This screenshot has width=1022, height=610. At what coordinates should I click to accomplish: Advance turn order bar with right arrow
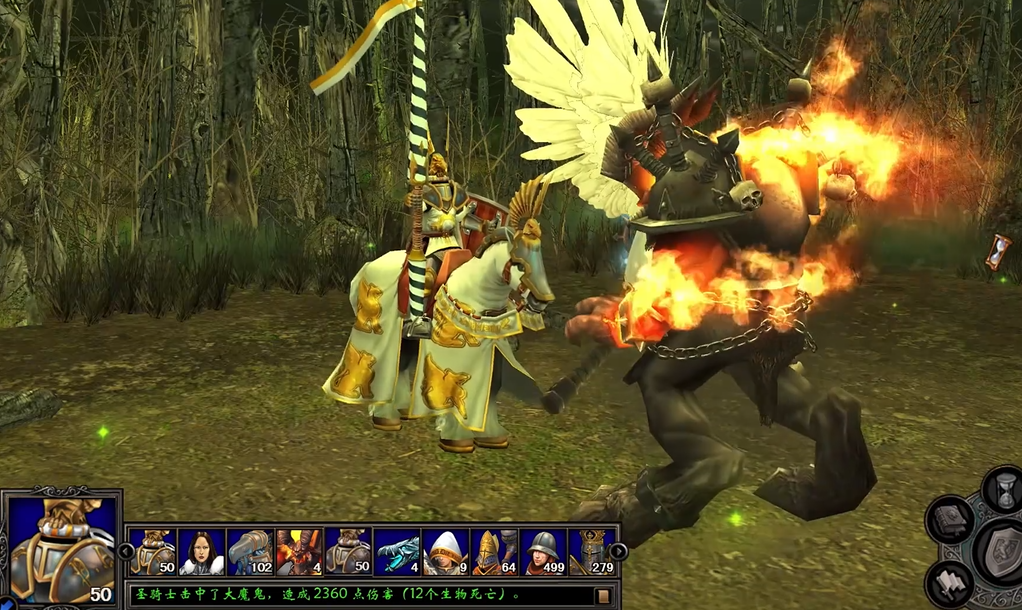(x=619, y=551)
